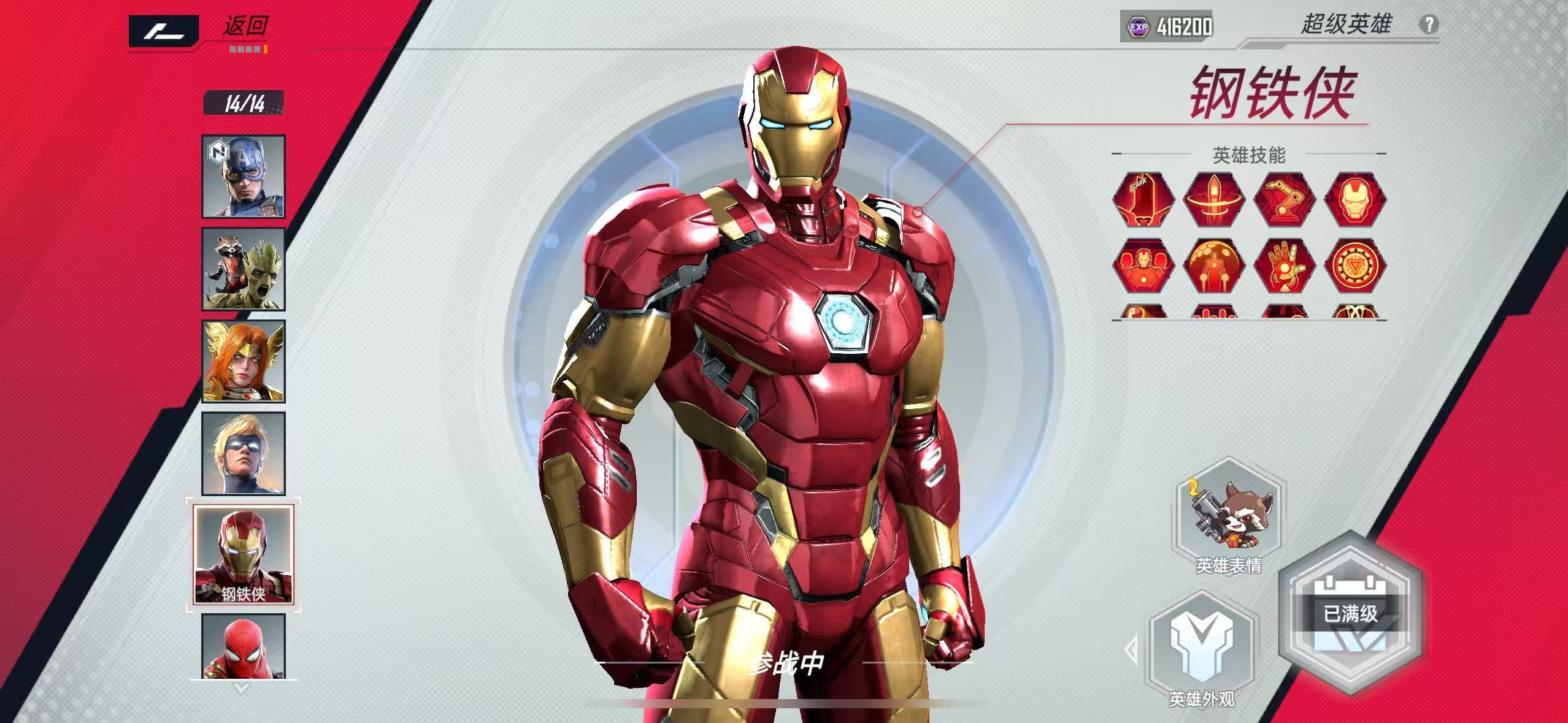Select the orange-haired winged helmet hero

point(244,361)
